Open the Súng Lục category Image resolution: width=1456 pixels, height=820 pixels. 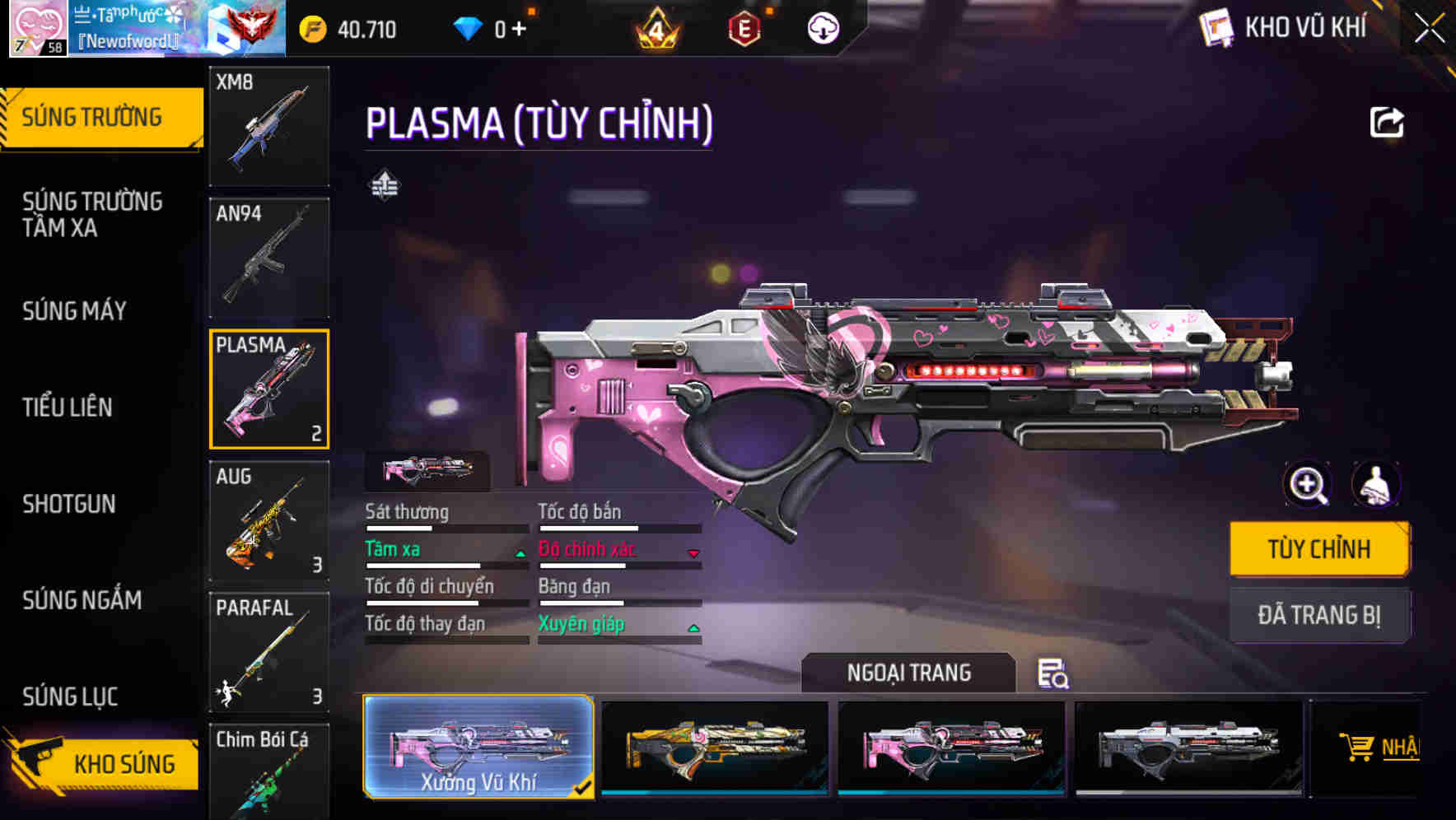click(x=70, y=697)
